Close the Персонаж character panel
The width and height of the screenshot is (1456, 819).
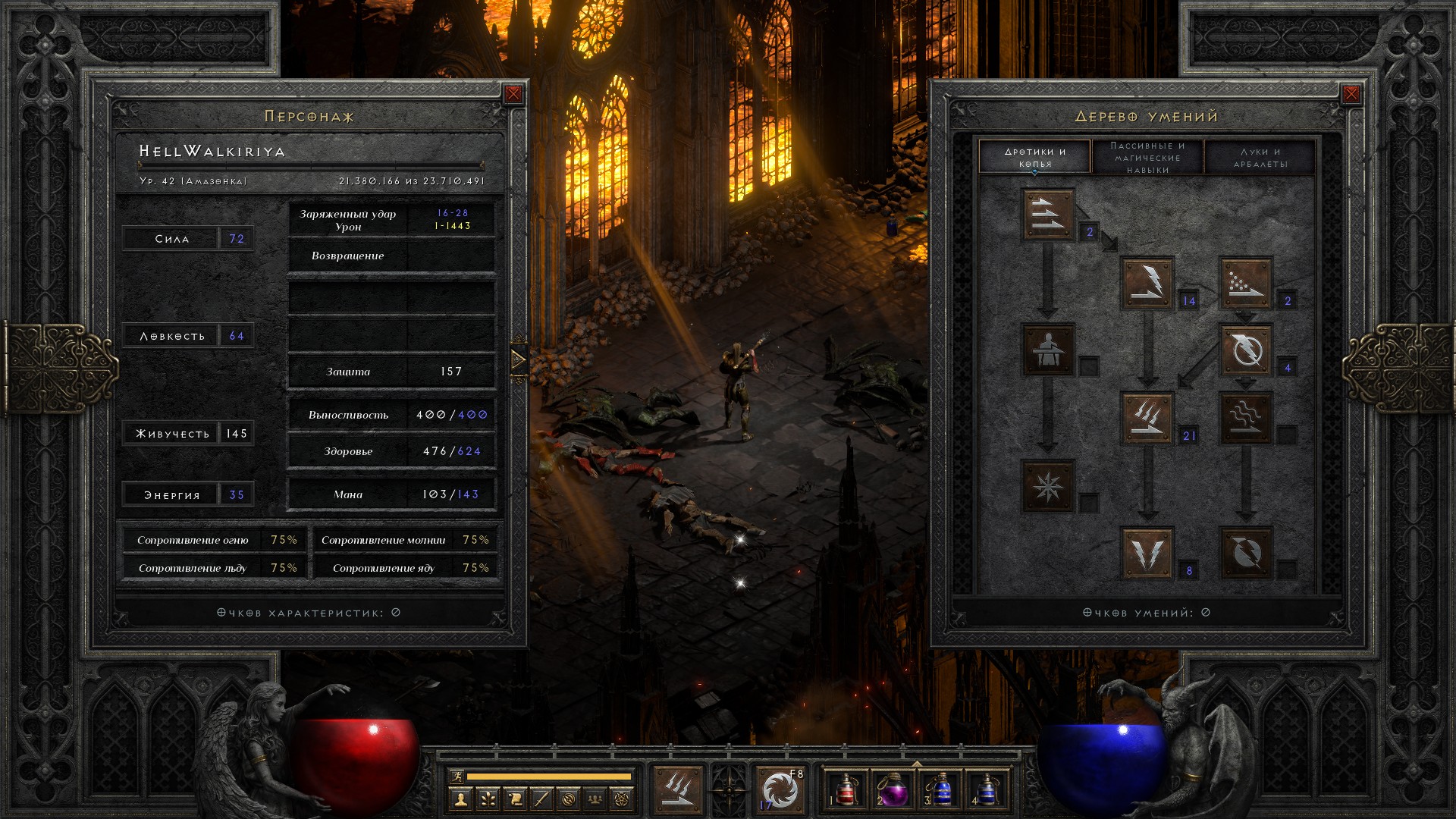pyautogui.click(x=513, y=94)
